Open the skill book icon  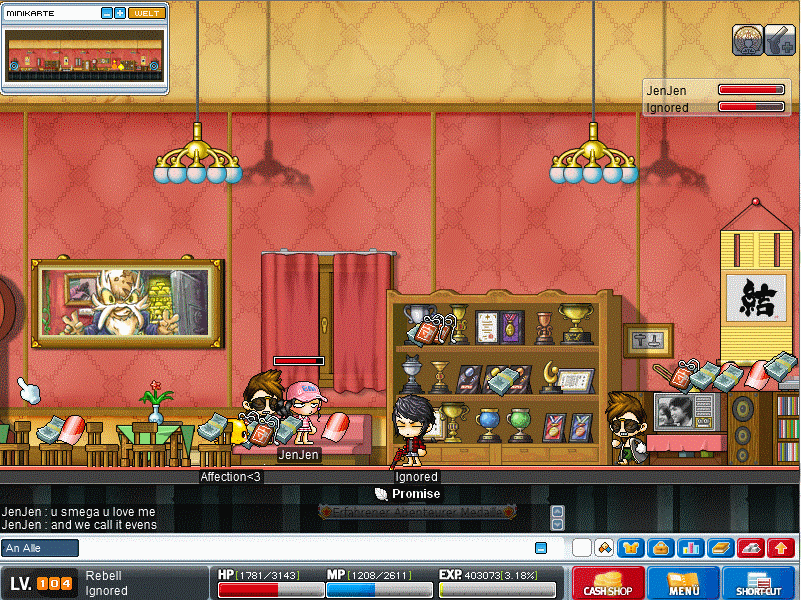pyautogui.click(x=720, y=548)
